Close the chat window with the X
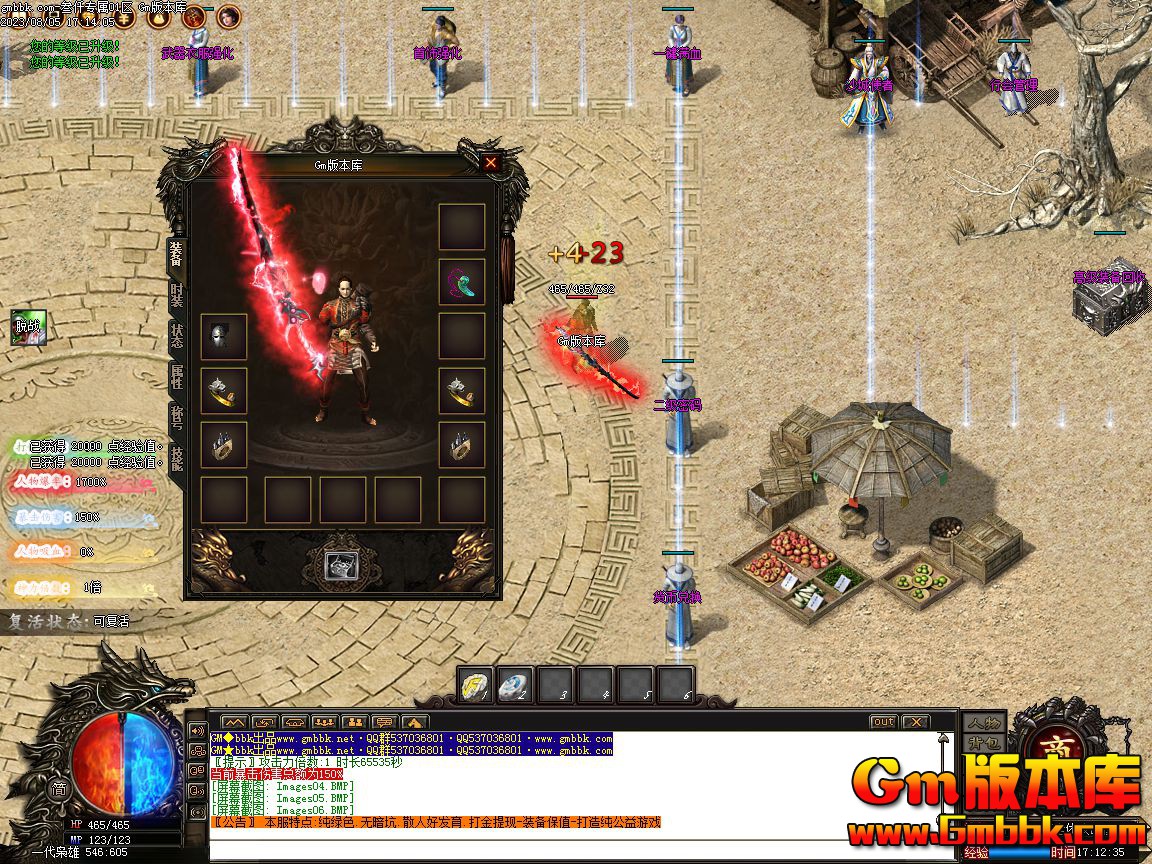 pyautogui.click(x=915, y=722)
